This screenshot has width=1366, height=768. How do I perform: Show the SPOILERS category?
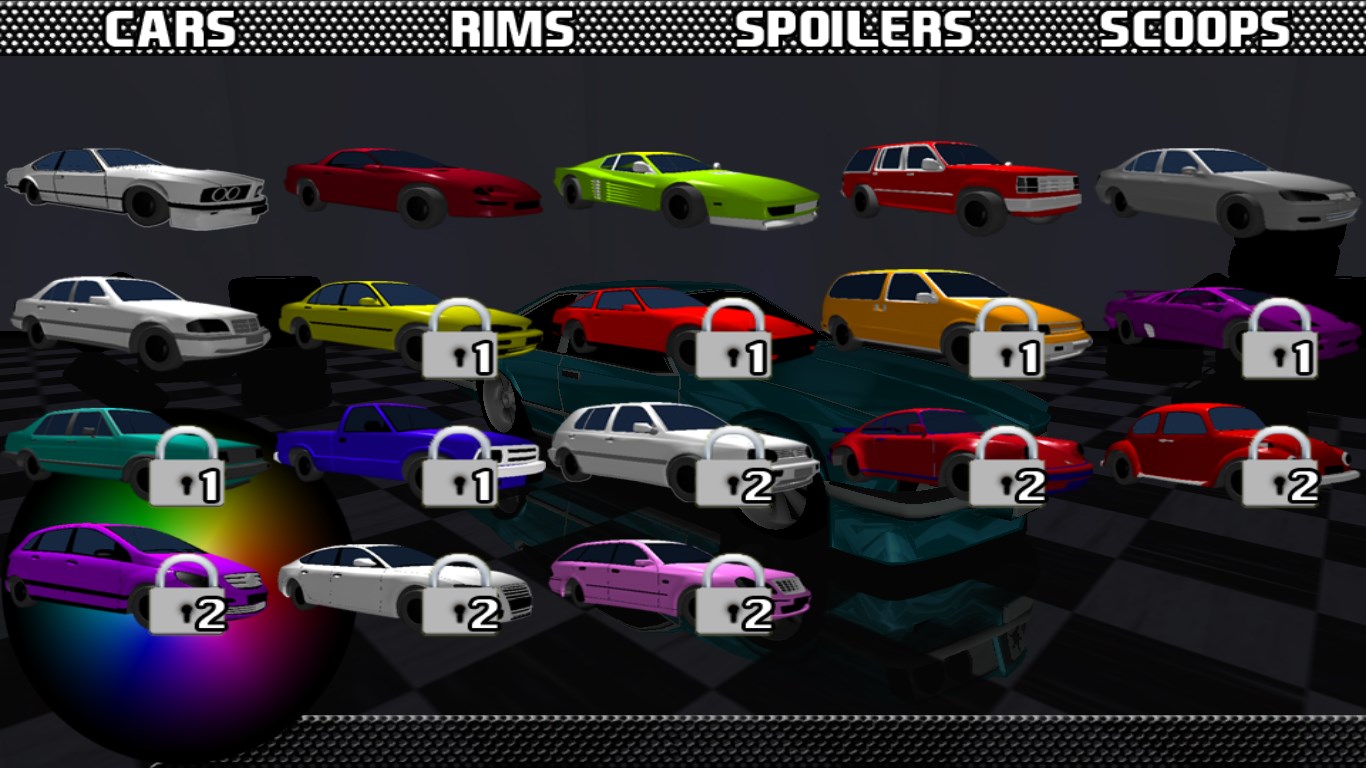tap(853, 30)
